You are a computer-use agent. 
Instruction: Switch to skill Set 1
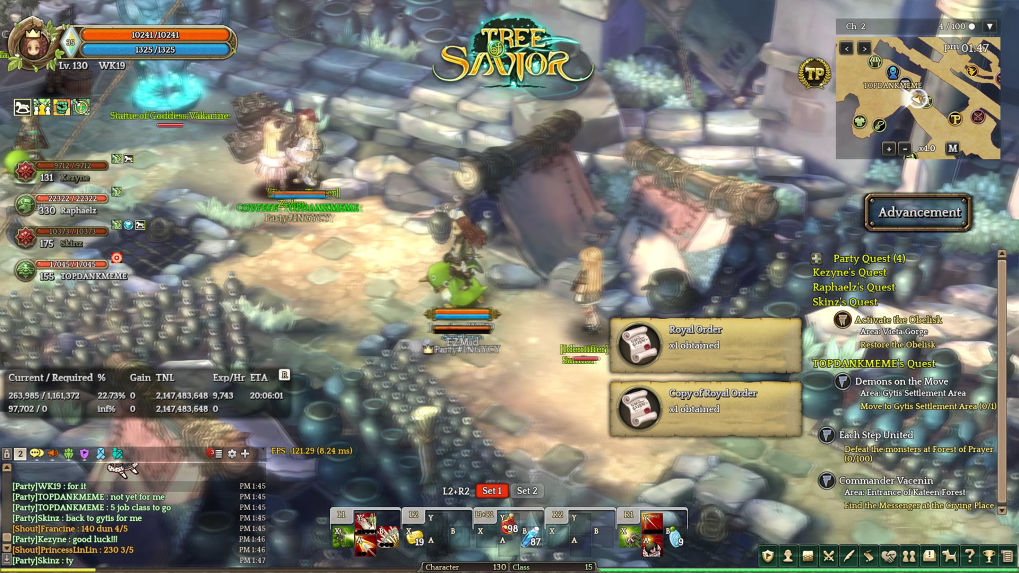tap(492, 491)
